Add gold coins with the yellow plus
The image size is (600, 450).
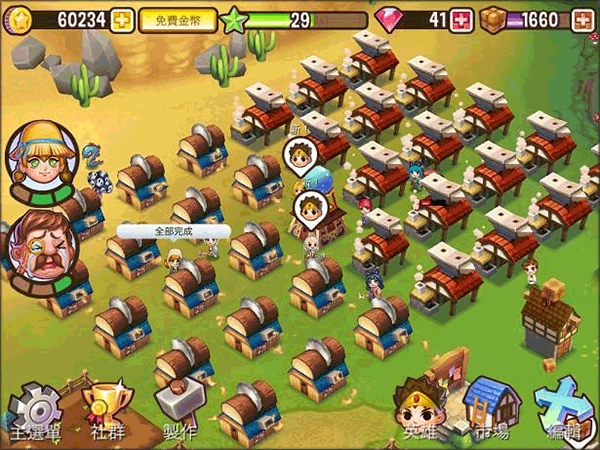point(122,19)
